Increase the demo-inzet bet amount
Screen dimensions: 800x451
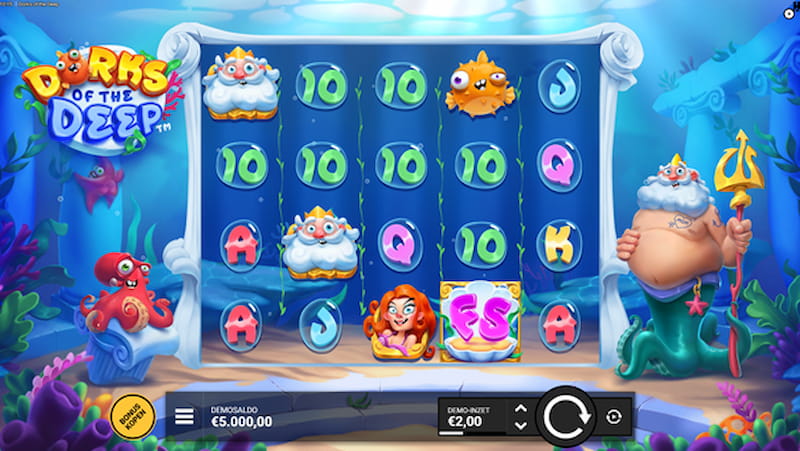518,408
